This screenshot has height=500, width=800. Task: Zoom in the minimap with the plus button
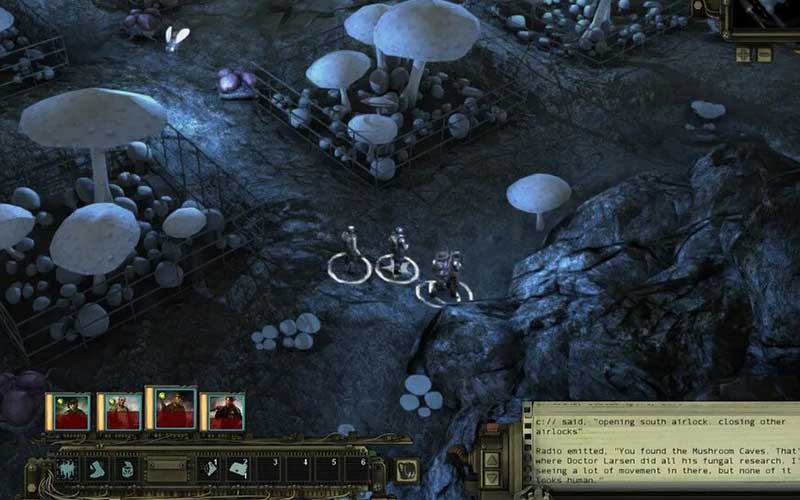pos(742,54)
